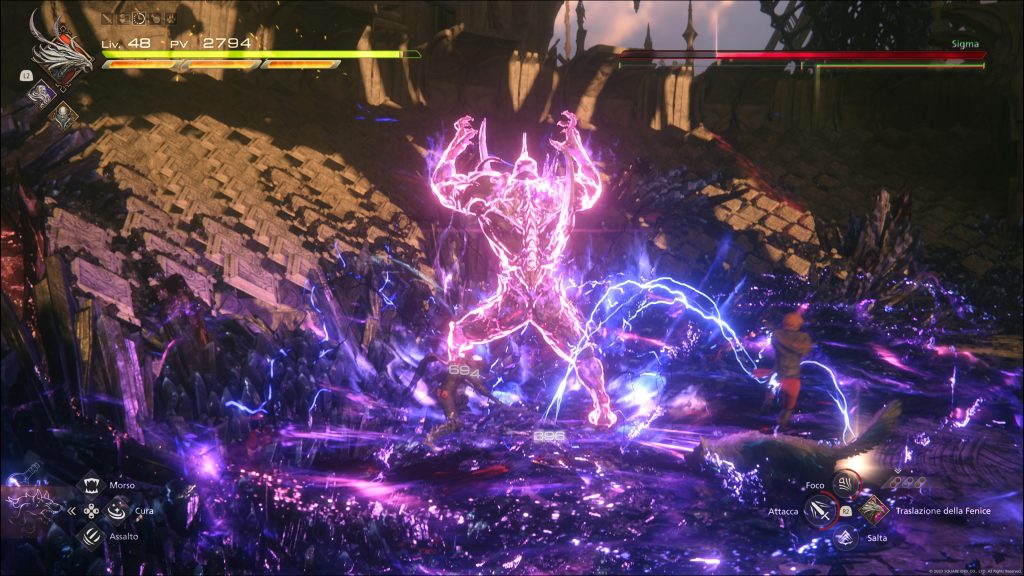Select the Salta jump icon
Screen dimensions: 1024x576
[x=846, y=537]
